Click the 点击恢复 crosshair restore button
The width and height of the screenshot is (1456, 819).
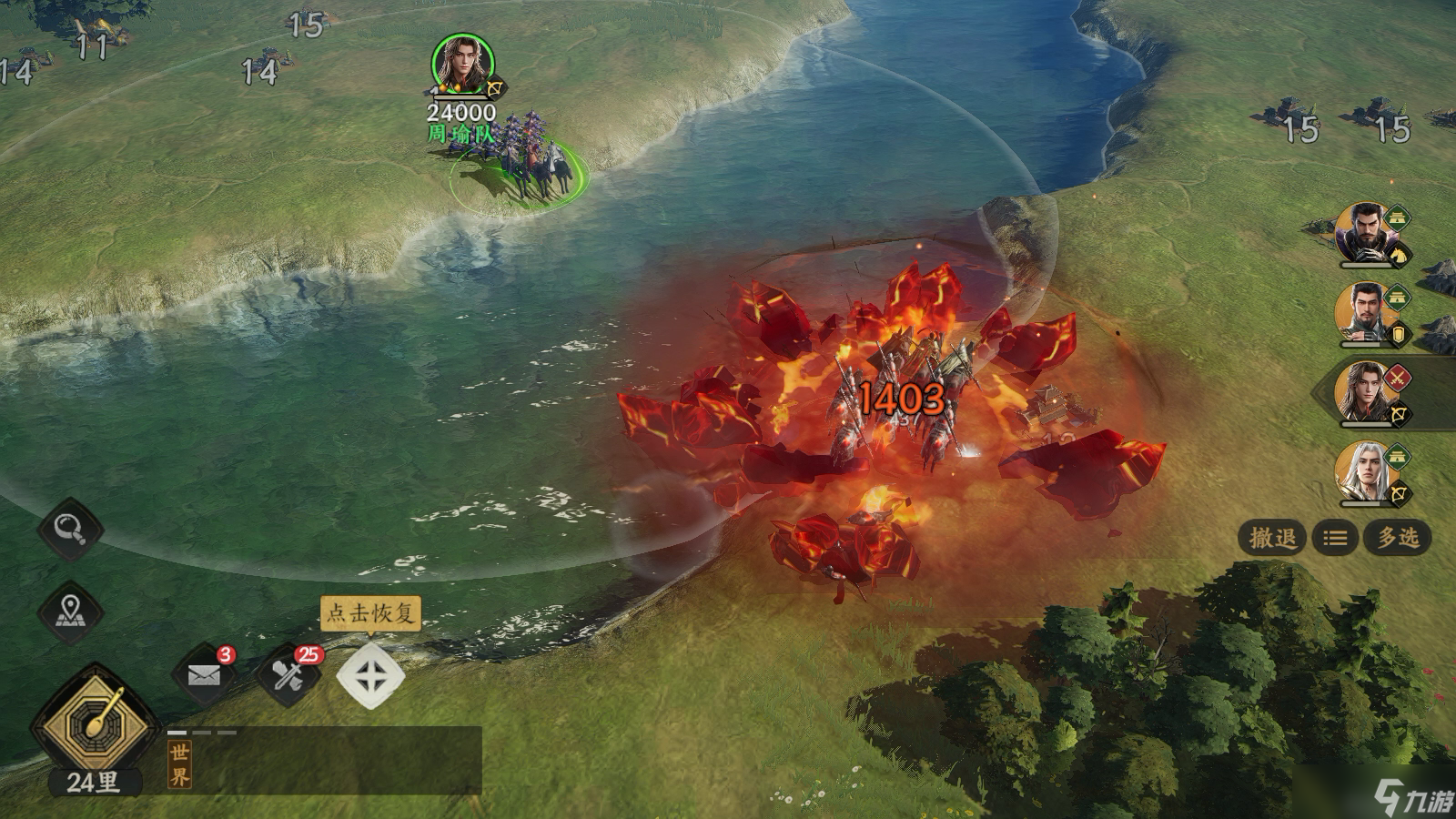(370, 676)
